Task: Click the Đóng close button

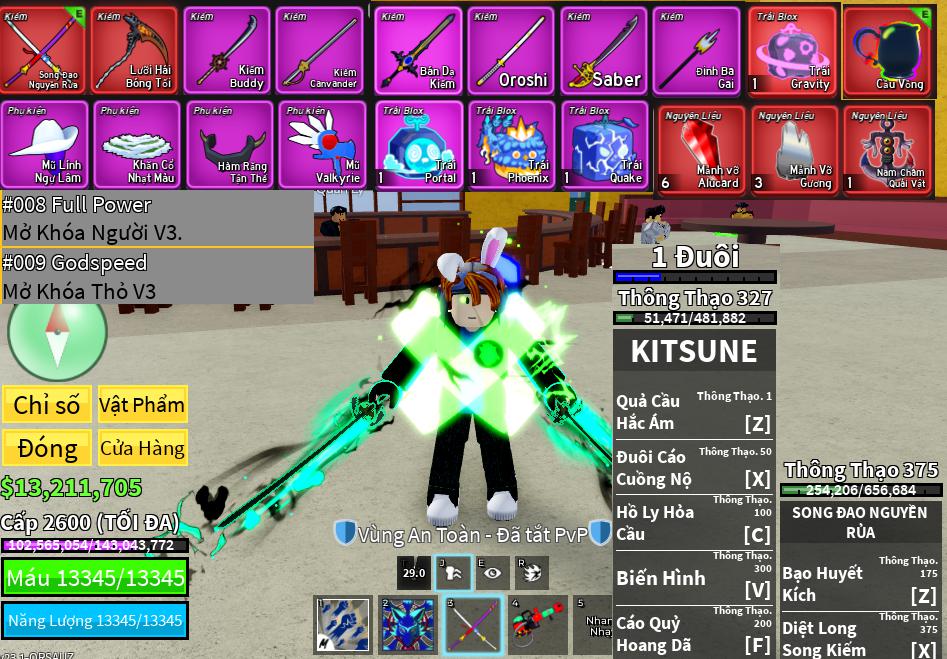Action: [47, 448]
